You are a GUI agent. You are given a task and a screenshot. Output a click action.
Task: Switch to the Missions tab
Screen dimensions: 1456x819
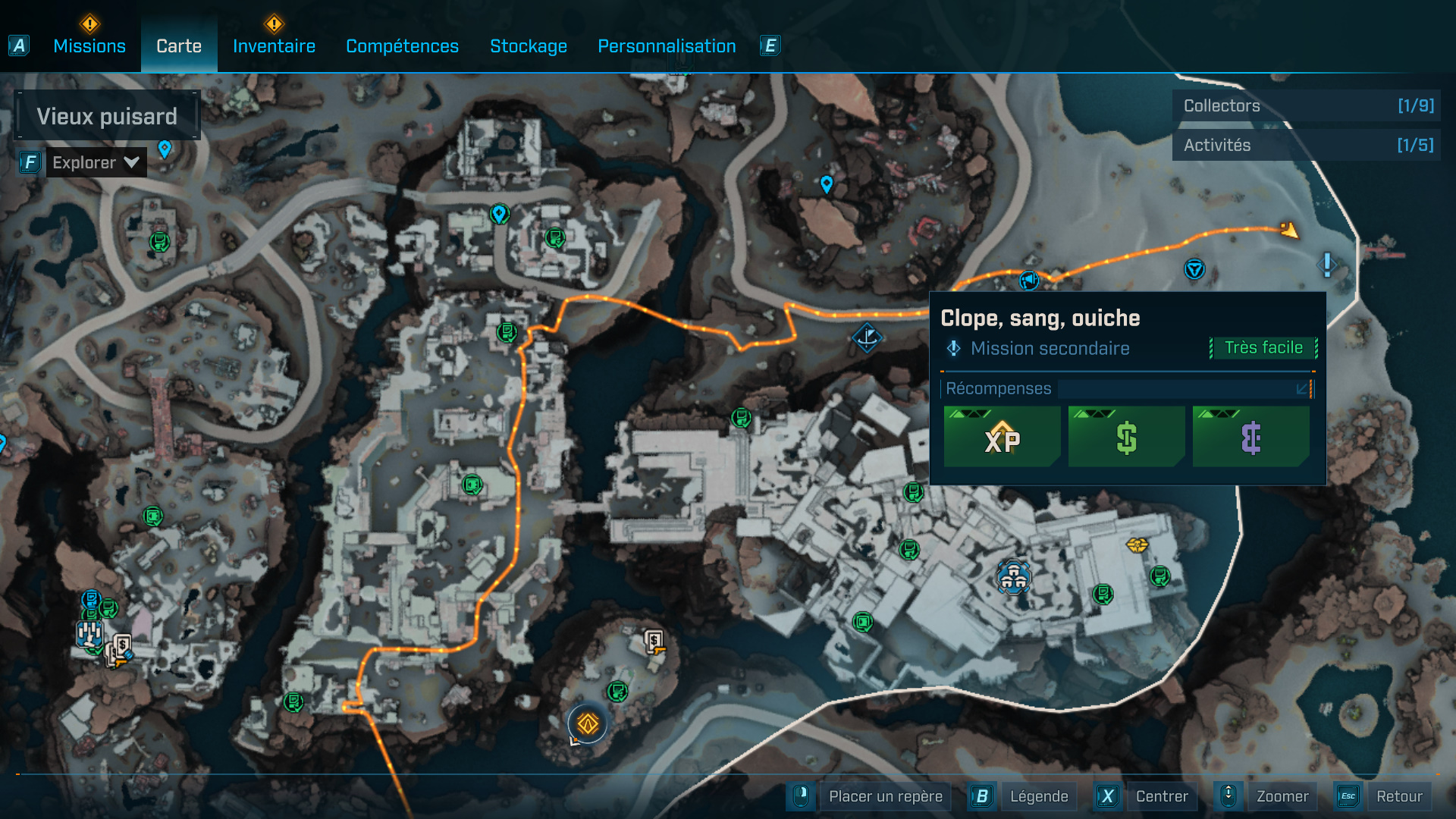(x=89, y=46)
